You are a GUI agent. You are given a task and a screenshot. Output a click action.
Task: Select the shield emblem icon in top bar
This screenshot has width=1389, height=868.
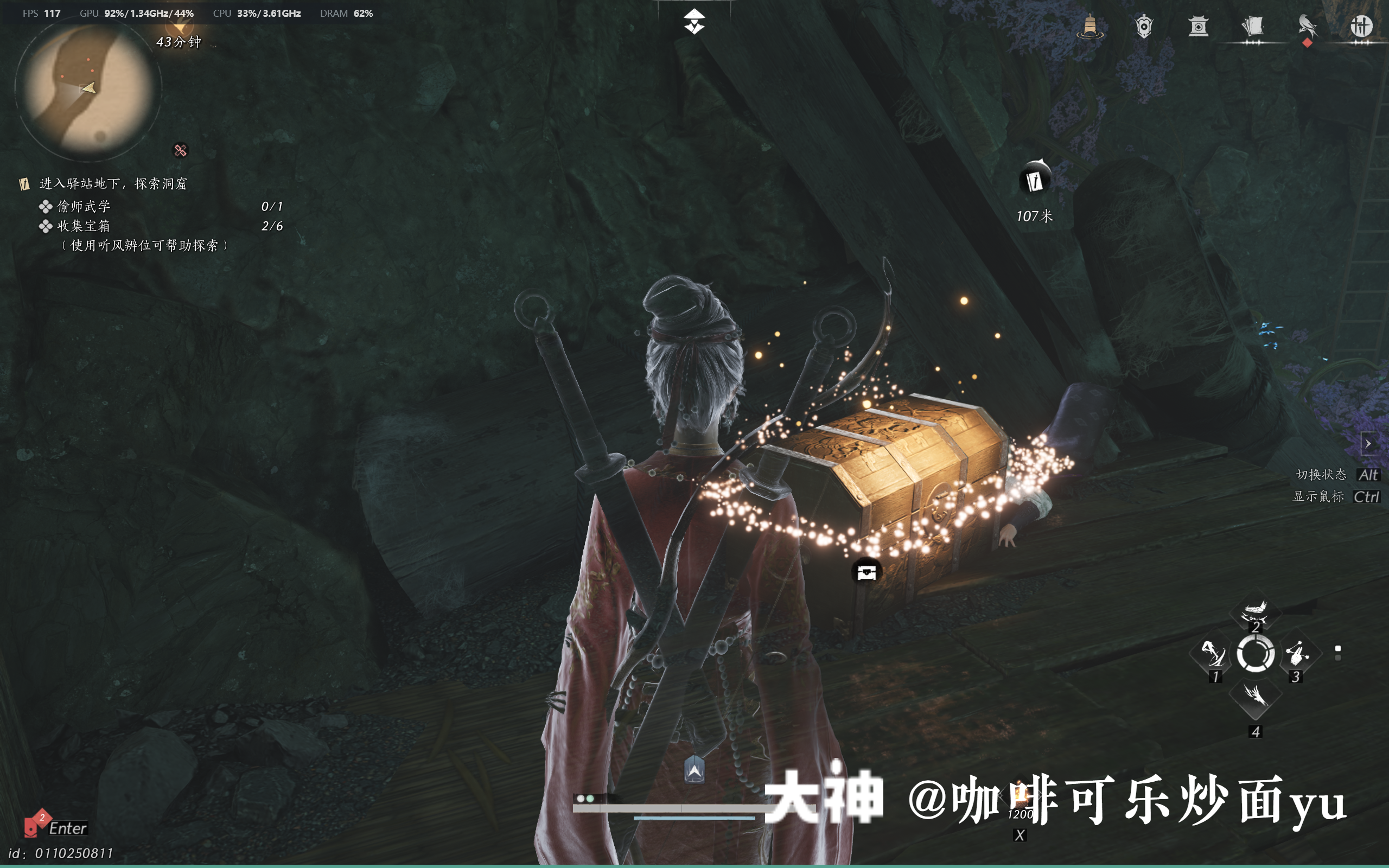pyautogui.click(x=1144, y=26)
